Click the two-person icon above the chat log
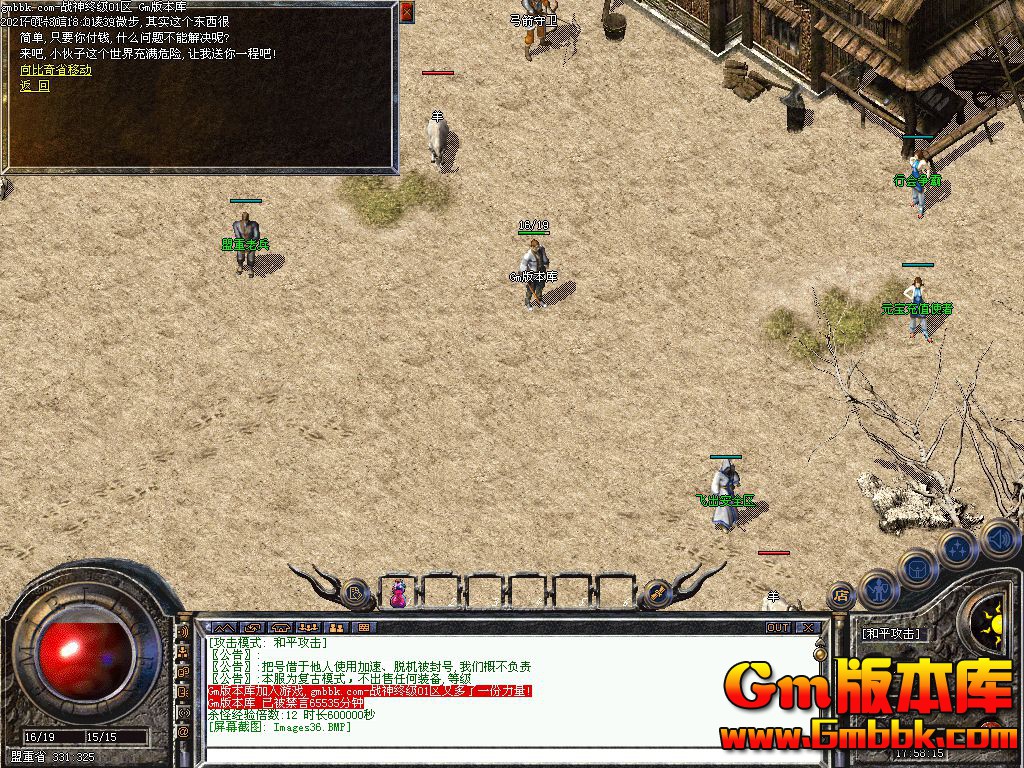 (335, 627)
